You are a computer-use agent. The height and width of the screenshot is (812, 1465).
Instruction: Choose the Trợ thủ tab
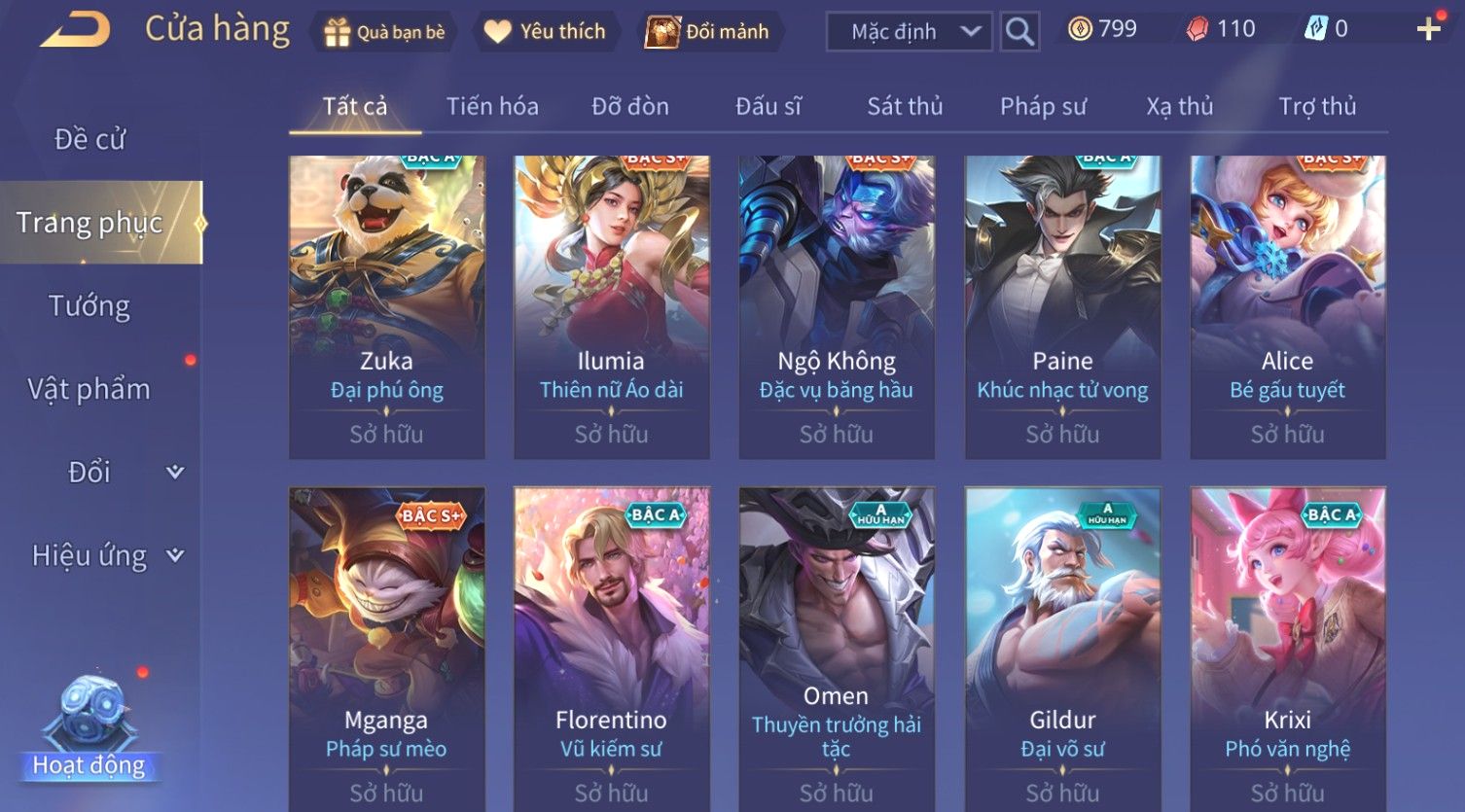click(1317, 106)
